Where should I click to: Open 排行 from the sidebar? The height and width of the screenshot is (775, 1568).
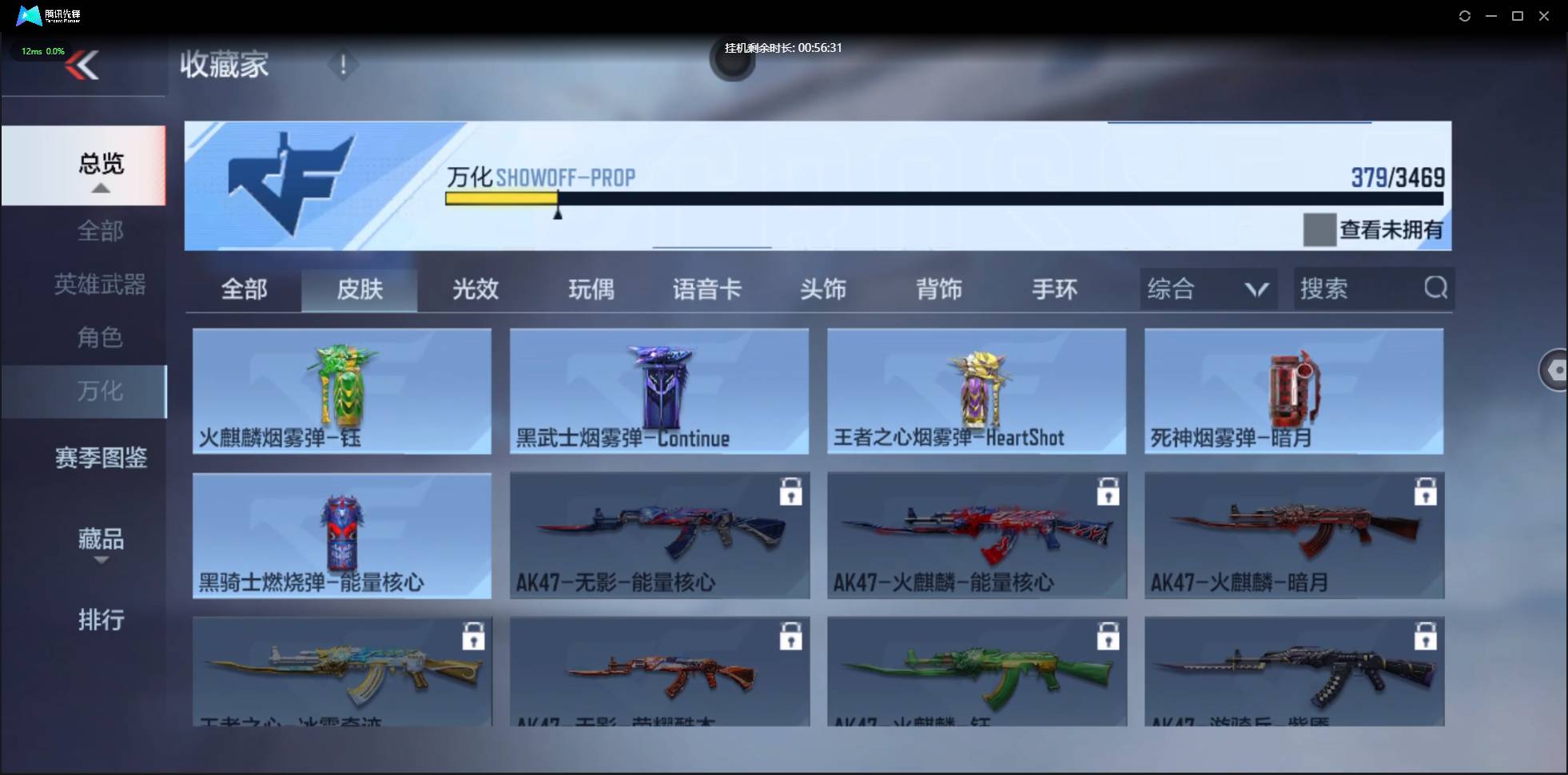coord(101,620)
